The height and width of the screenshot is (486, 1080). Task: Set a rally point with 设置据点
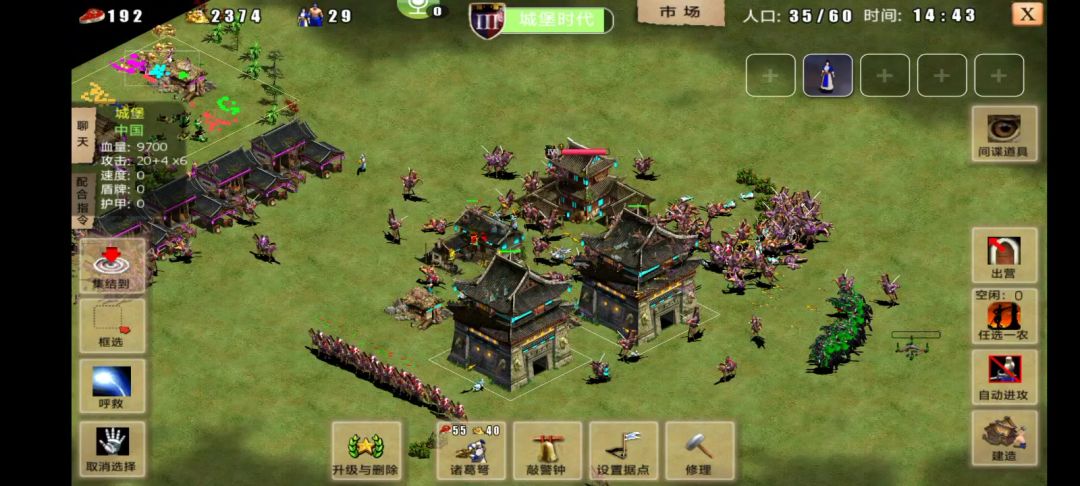pyautogui.click(x=624, y=450)
